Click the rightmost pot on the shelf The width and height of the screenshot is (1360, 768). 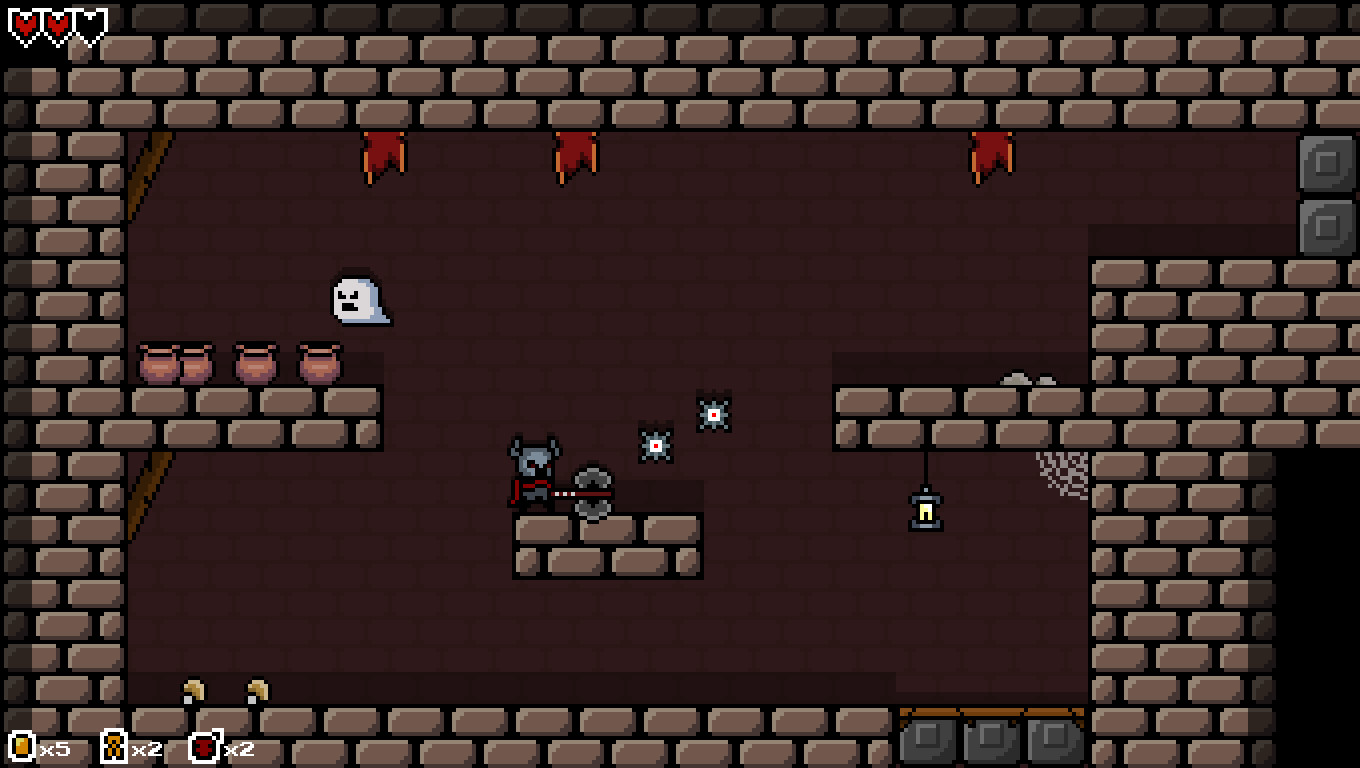(321, 363)
